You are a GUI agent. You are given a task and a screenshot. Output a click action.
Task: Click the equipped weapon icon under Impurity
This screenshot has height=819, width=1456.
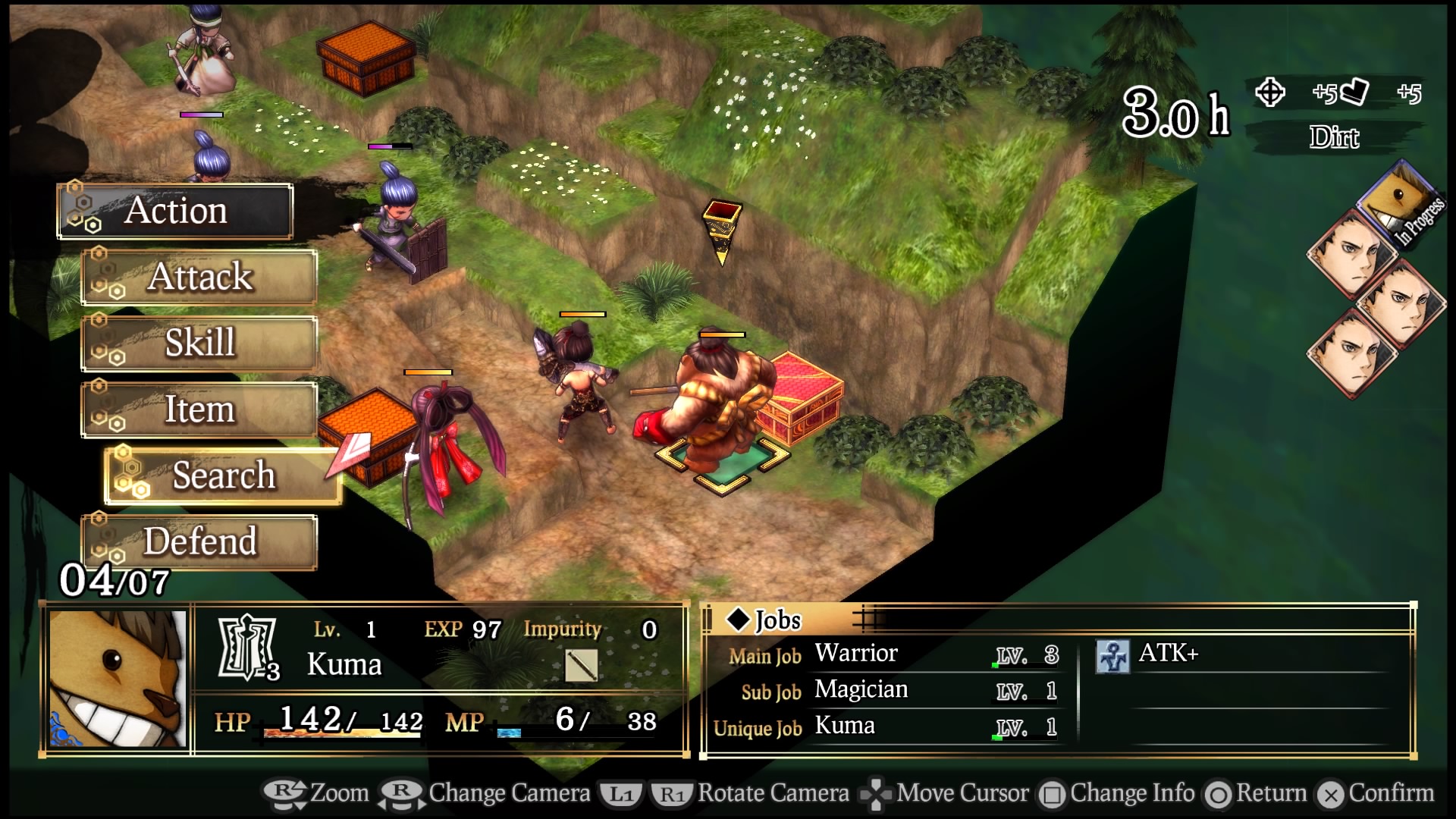click(581, 666)
